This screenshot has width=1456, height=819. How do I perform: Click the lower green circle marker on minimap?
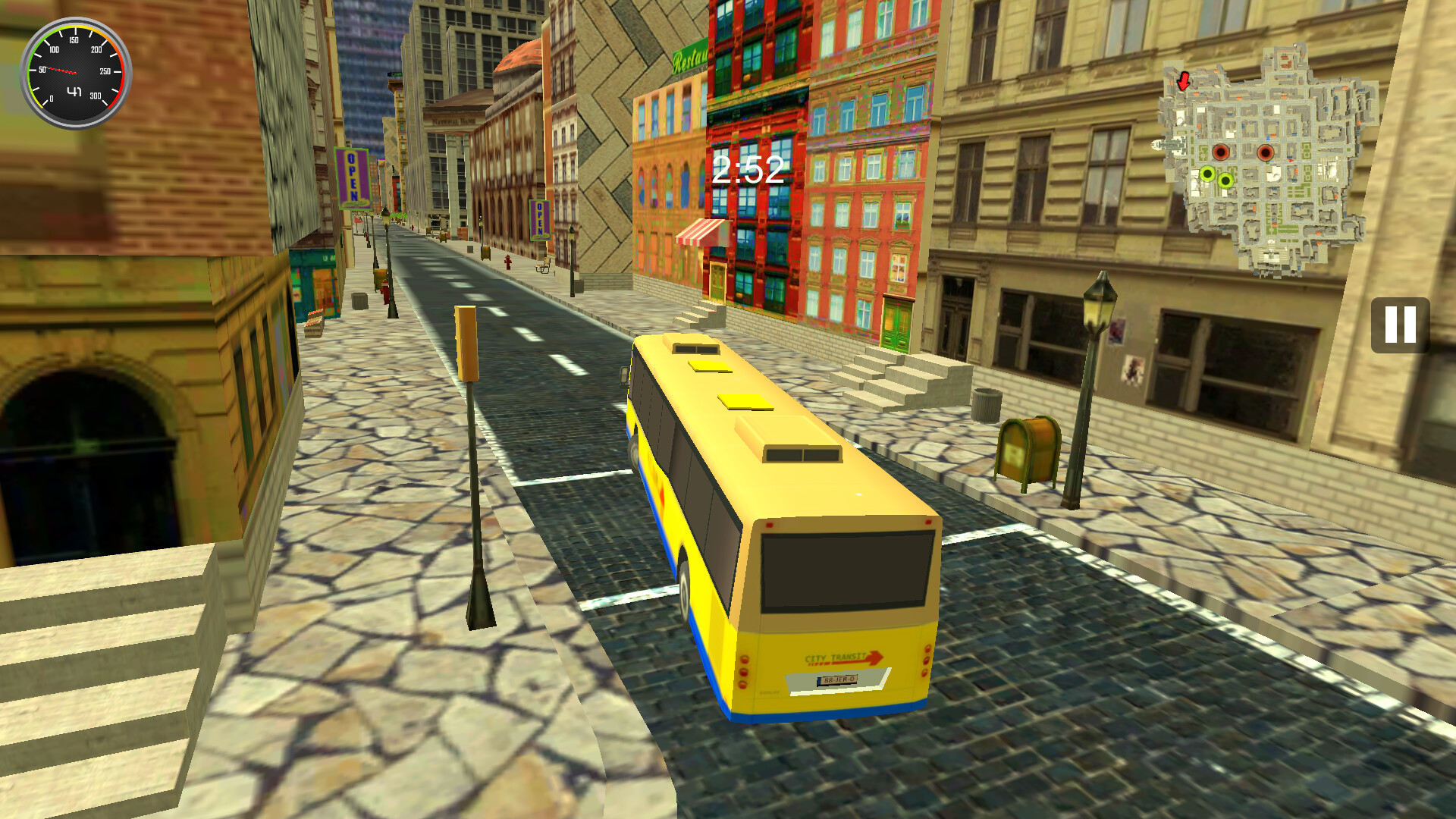click(1225, 180)
